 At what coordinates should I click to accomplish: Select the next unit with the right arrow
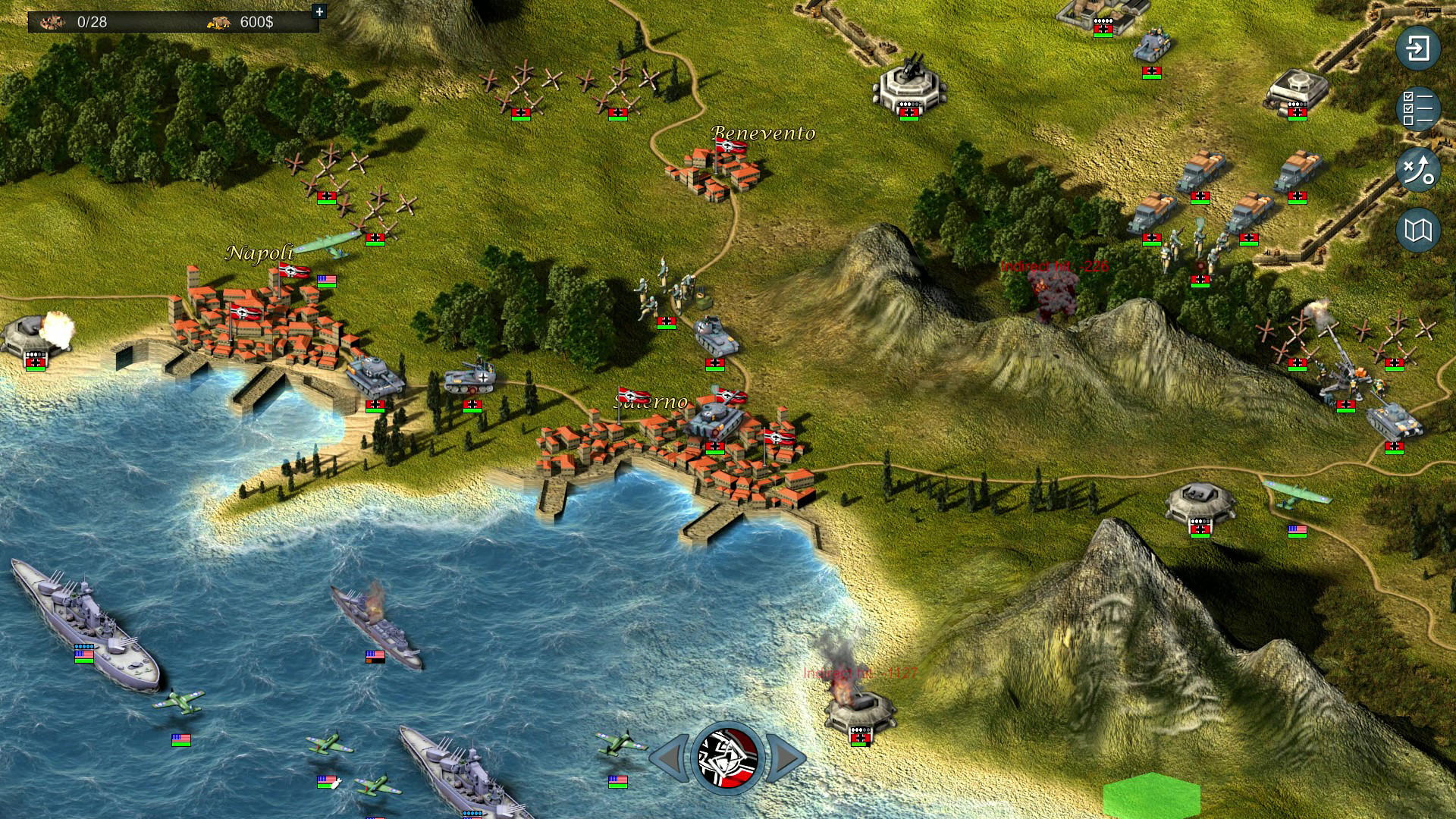click(x=786, y=758)
